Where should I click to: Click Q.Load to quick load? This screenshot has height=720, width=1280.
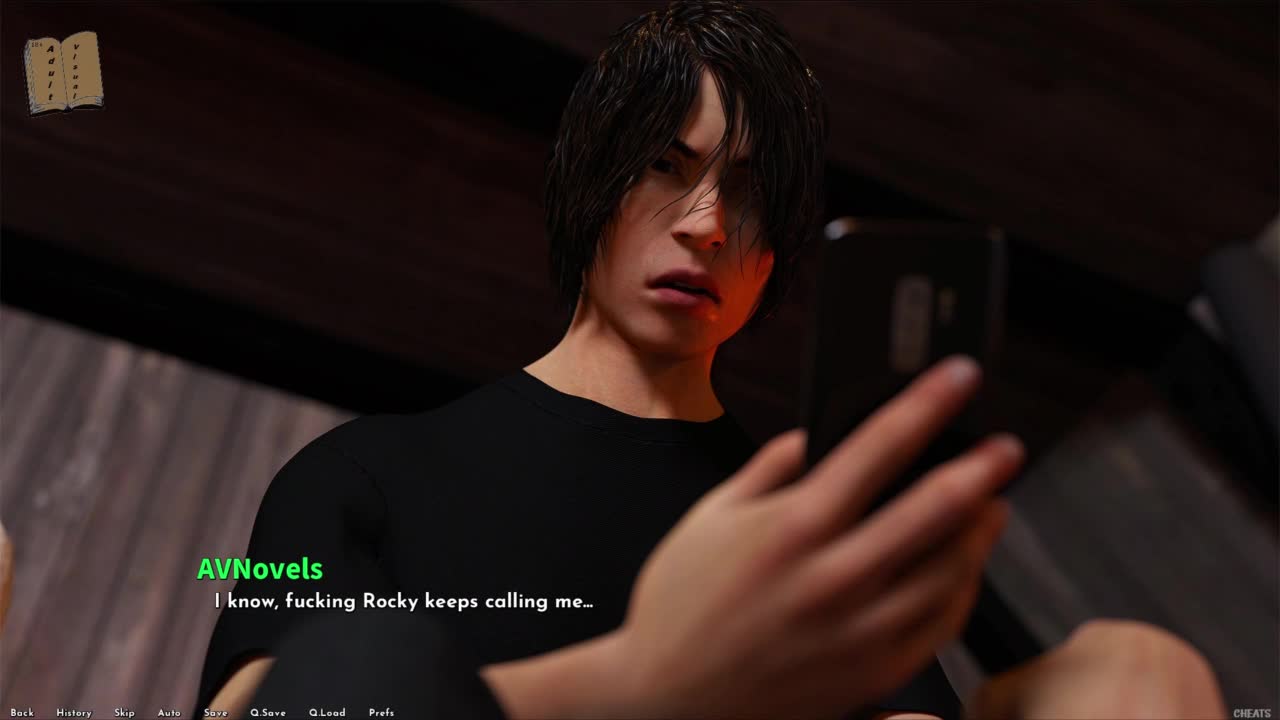(x=327, y=713)
